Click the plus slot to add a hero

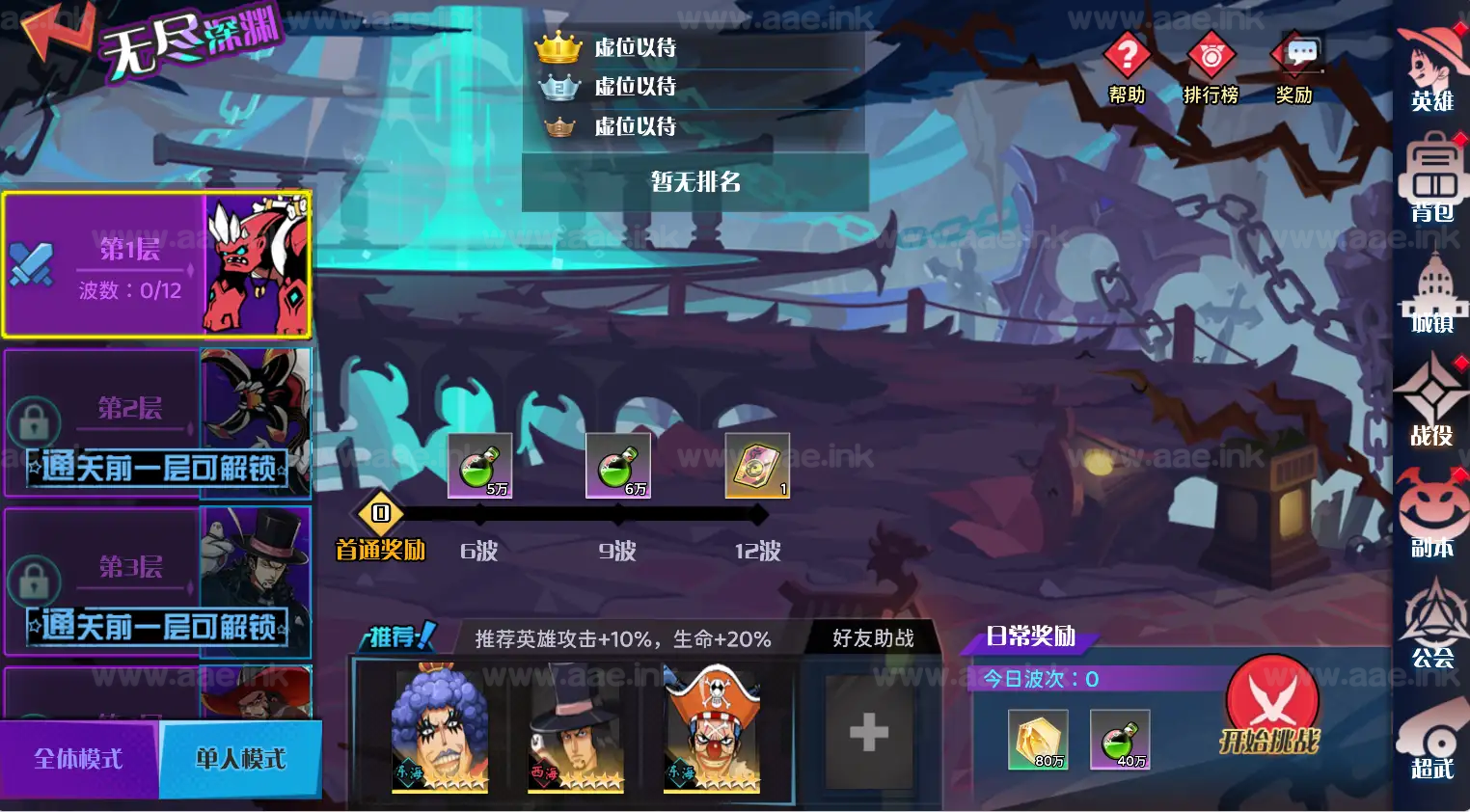point(866,733)
